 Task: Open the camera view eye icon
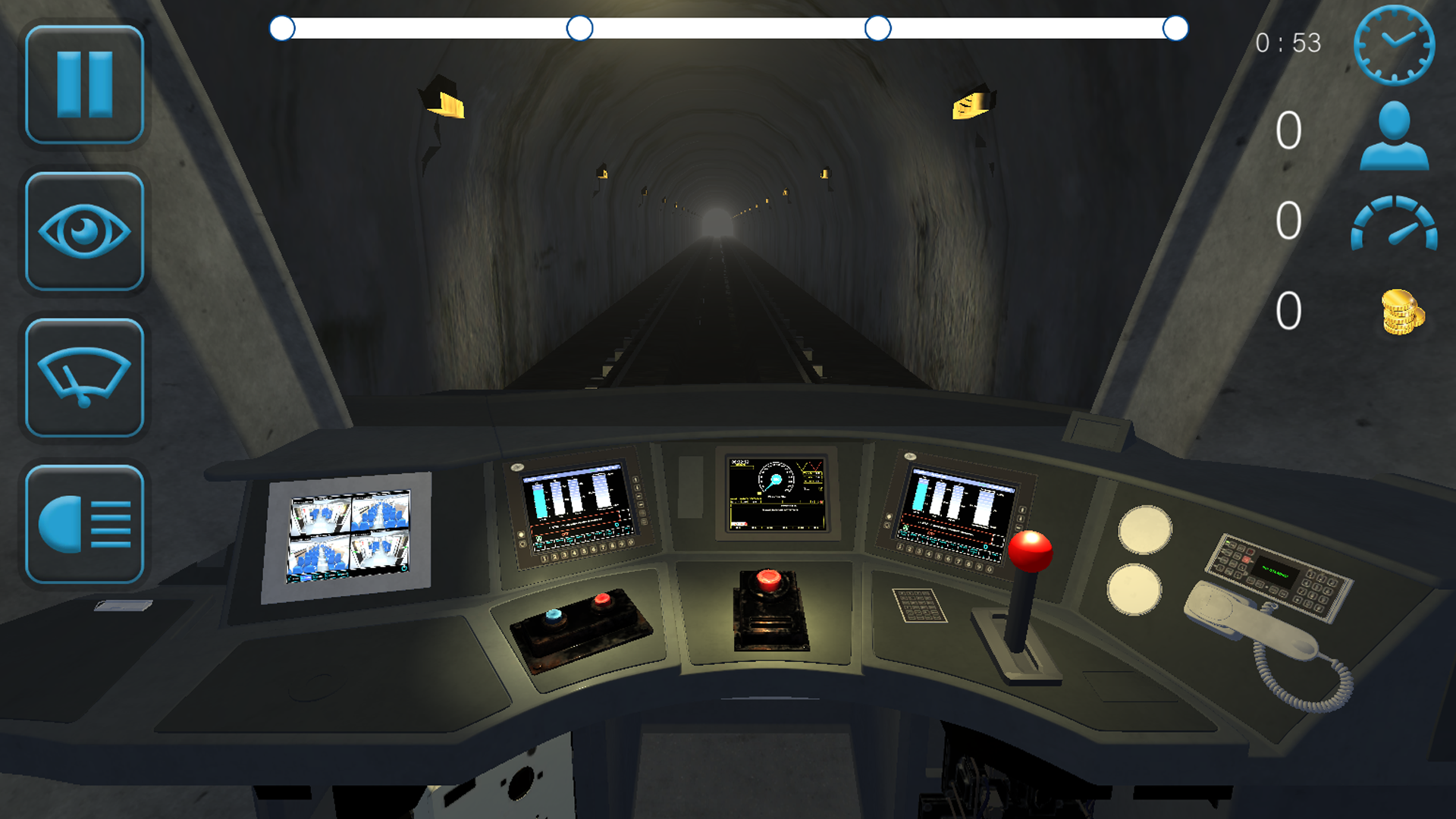85,230
